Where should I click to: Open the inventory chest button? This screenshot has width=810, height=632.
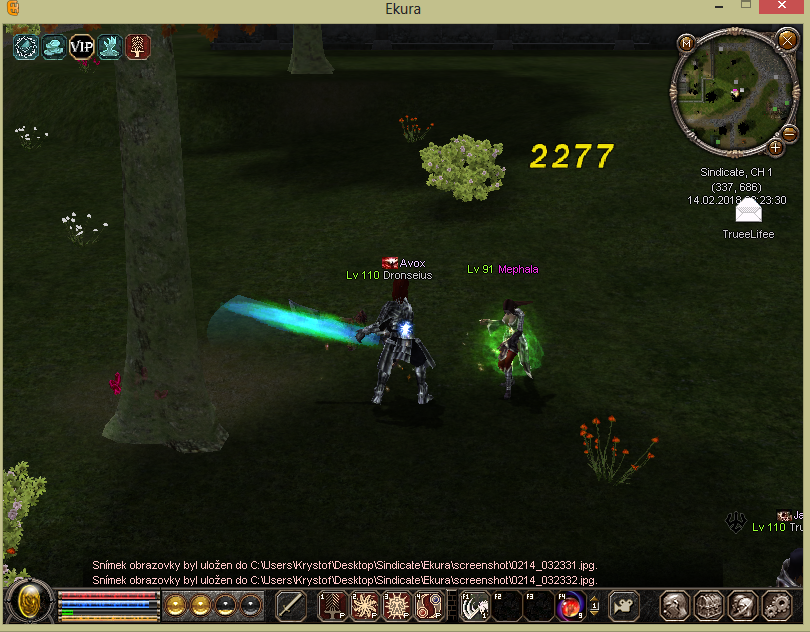tap(709, 605)
